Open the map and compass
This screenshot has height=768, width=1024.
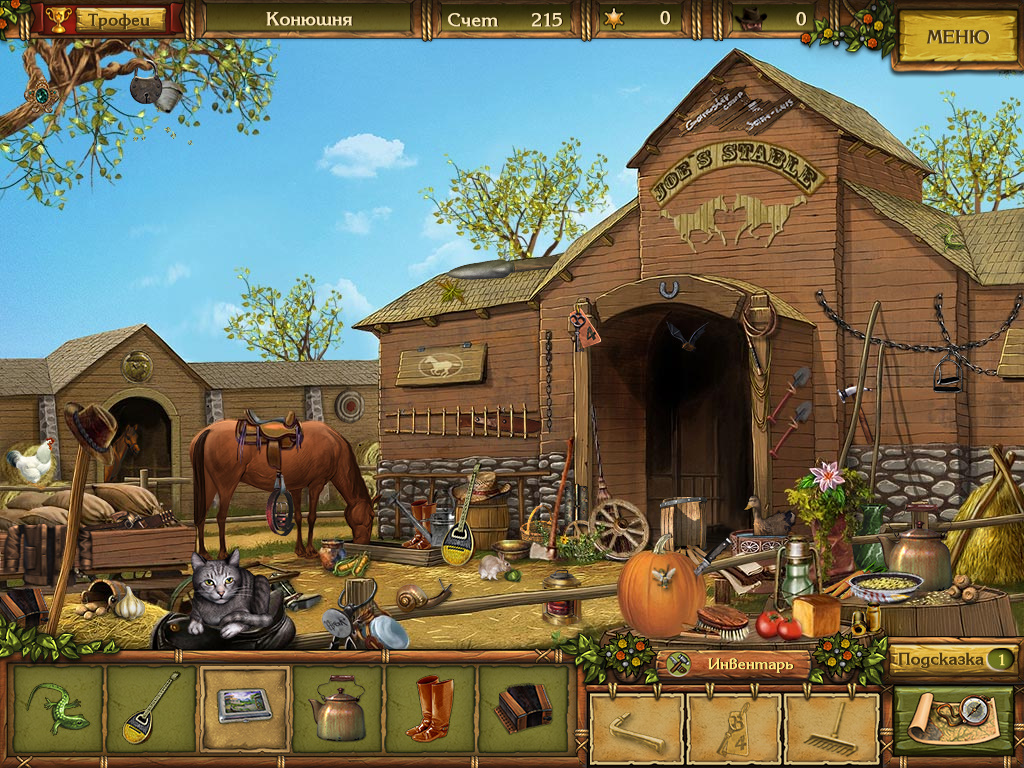(953, 718)
